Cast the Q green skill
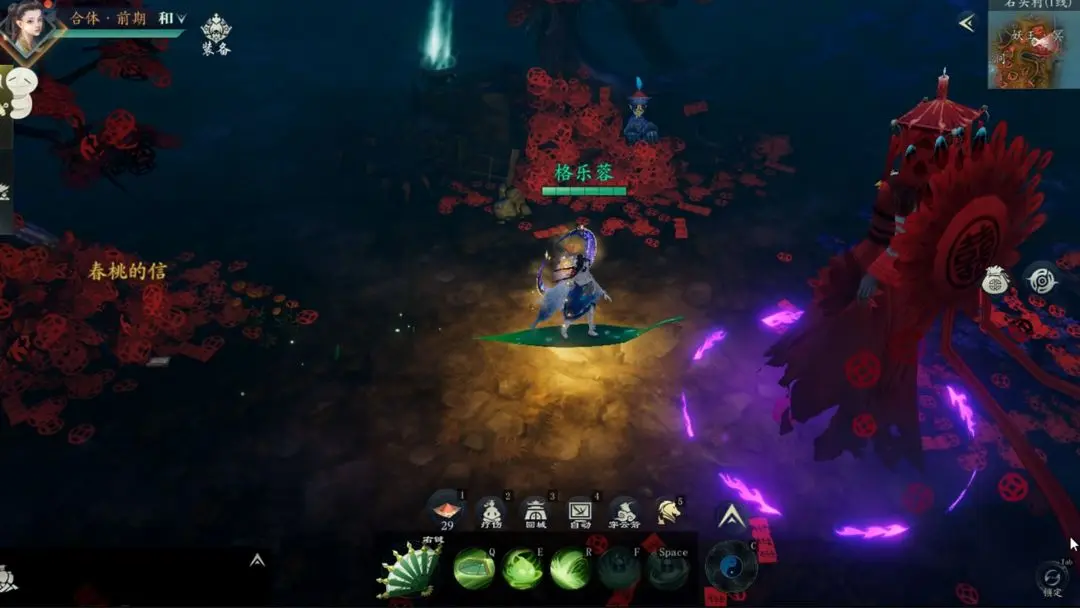 click(x=474, y=569)
